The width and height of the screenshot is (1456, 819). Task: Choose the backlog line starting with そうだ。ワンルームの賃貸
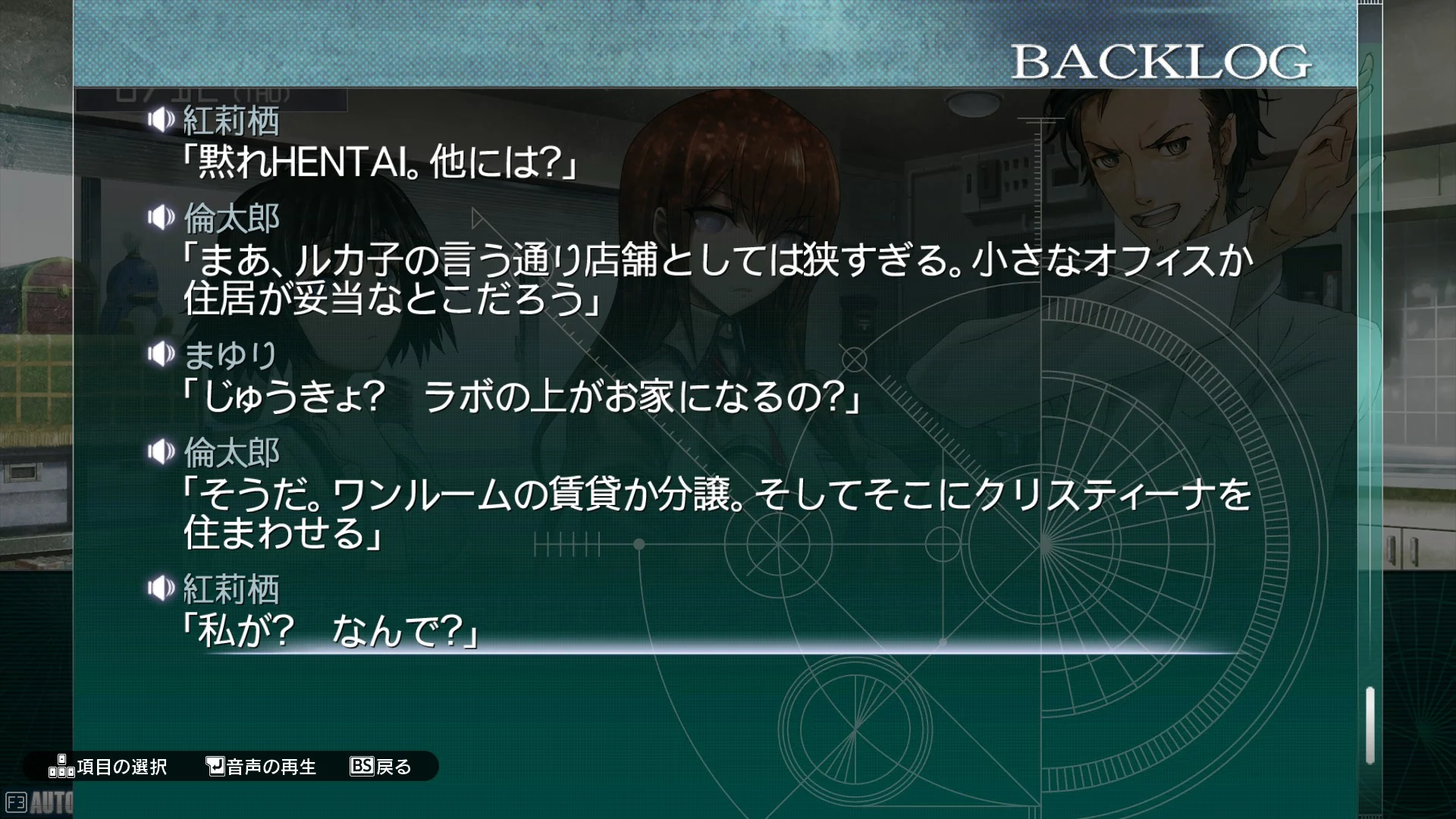[x=717, y=513]
